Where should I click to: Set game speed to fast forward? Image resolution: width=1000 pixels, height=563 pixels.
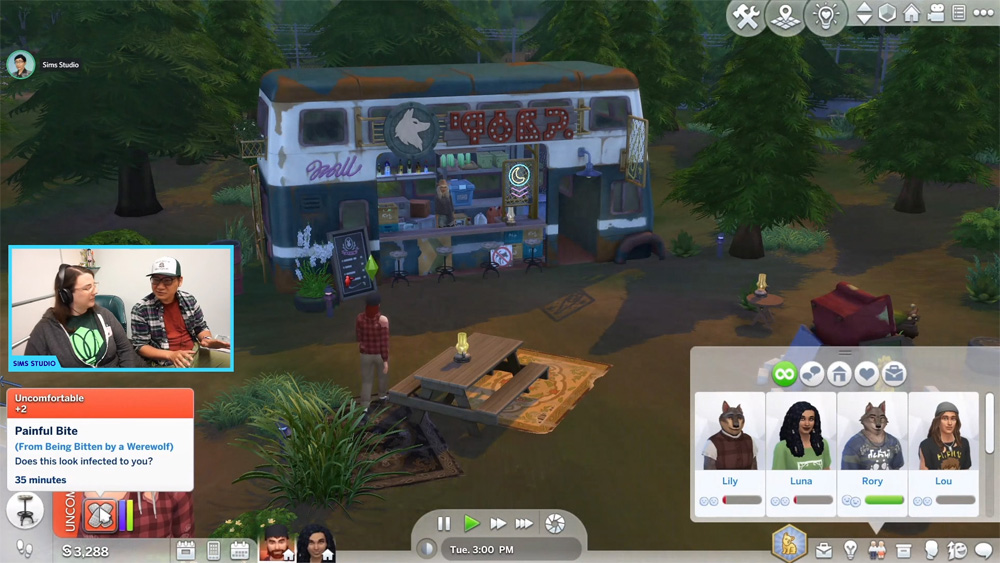point(497,524)
